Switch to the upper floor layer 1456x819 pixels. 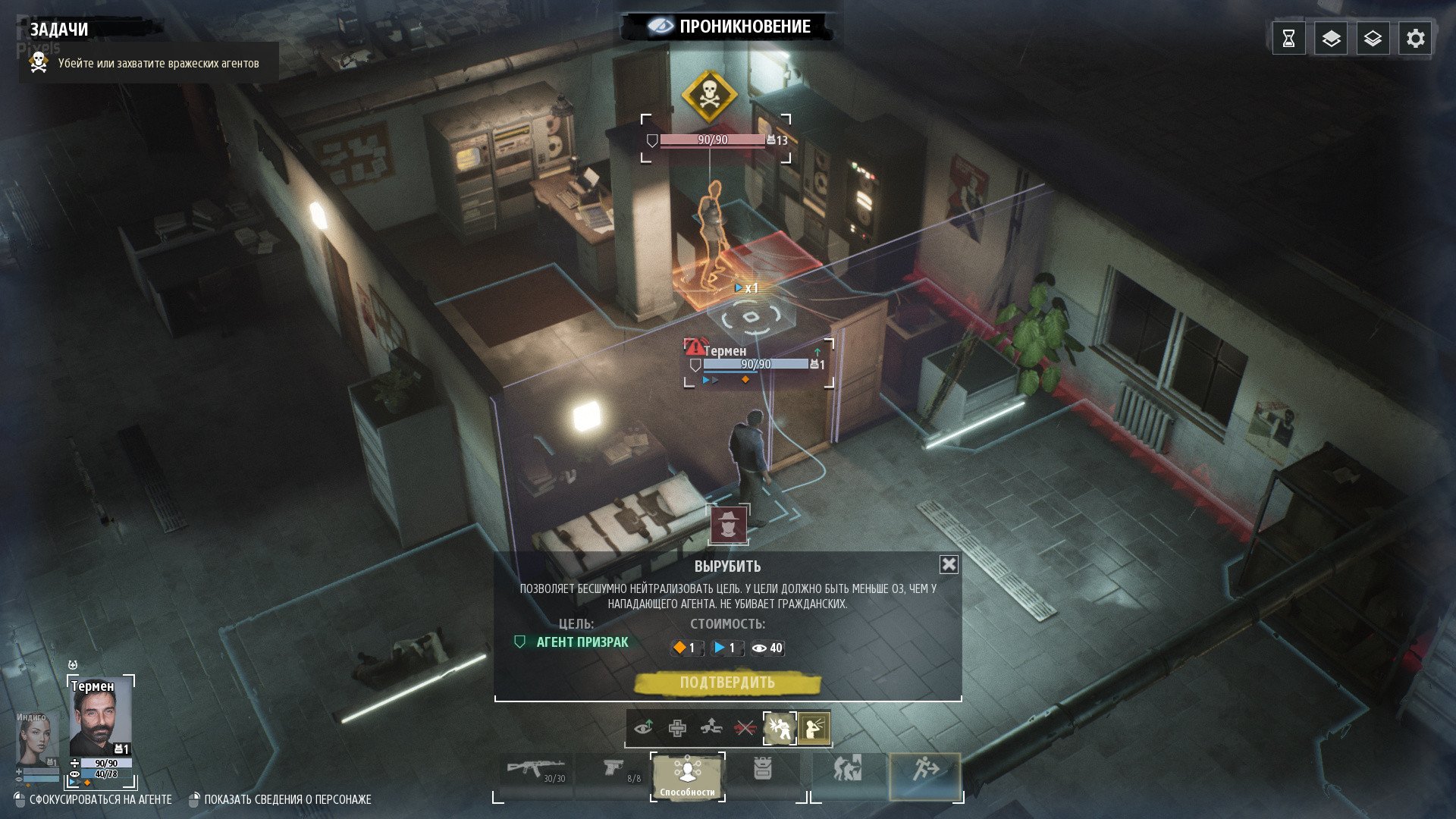(1331, 39)
